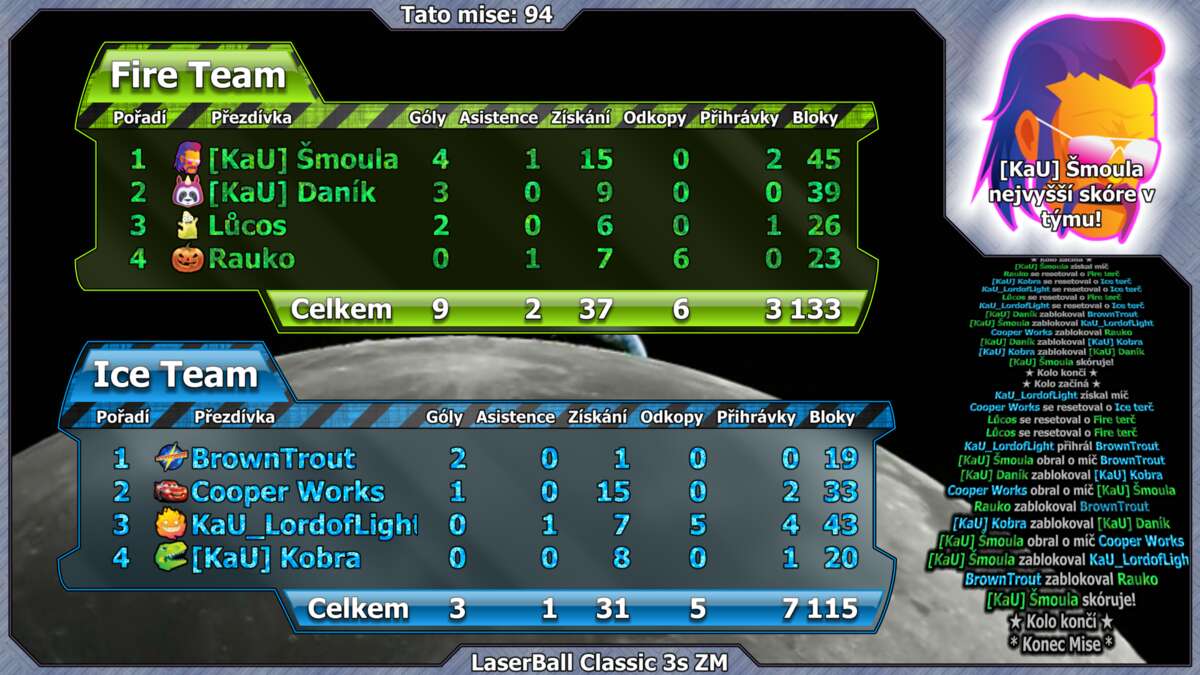The width and height of the screenshot is (1200, 675).
Task: Click the Bloky column header in Ice Team
Action: (x=832, y=417)
